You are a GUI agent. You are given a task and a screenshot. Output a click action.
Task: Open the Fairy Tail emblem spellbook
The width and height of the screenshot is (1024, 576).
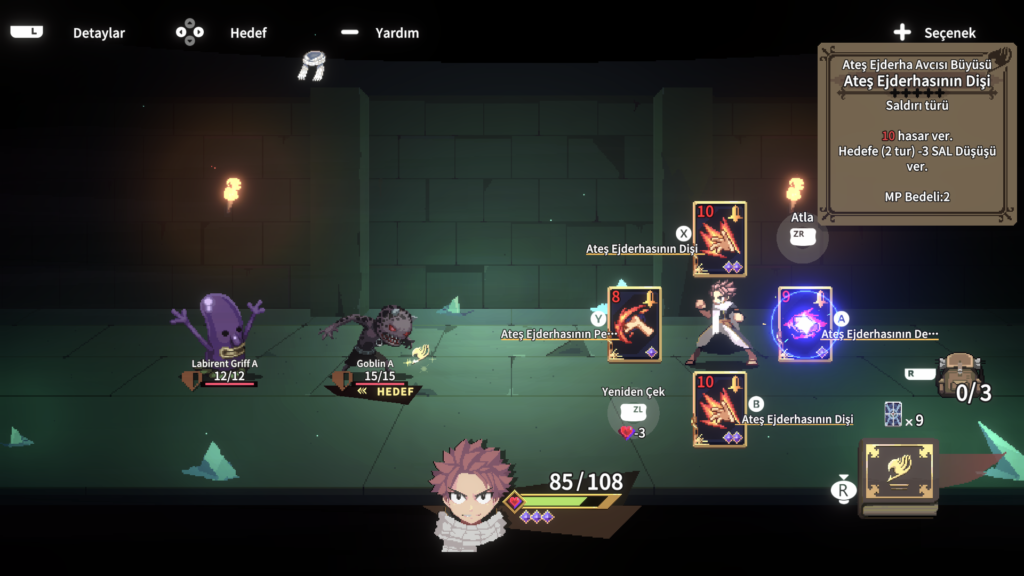pos(898,478)
